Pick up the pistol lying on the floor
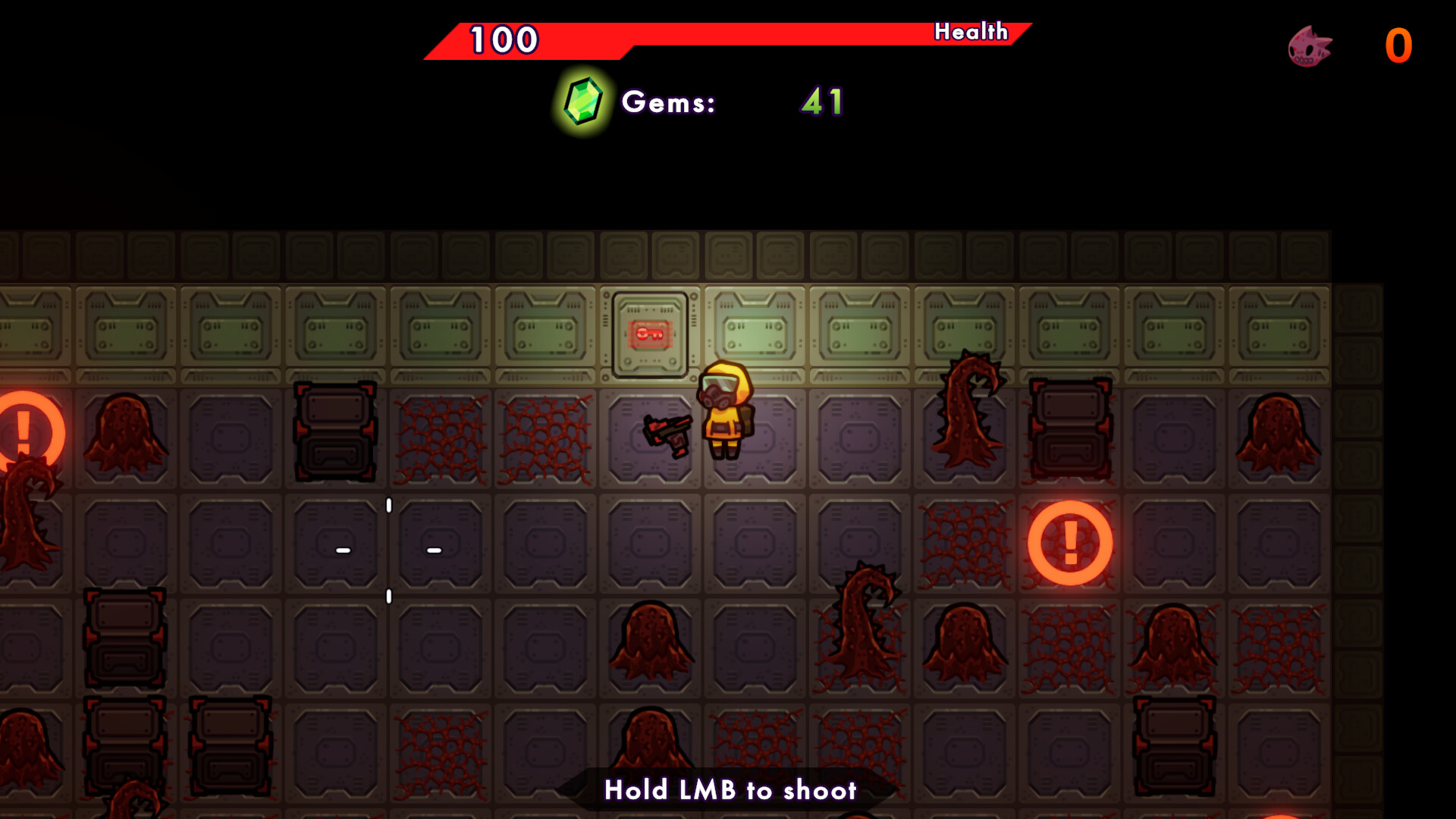This screenshot has width=1456, height=819. coord(667,432)
